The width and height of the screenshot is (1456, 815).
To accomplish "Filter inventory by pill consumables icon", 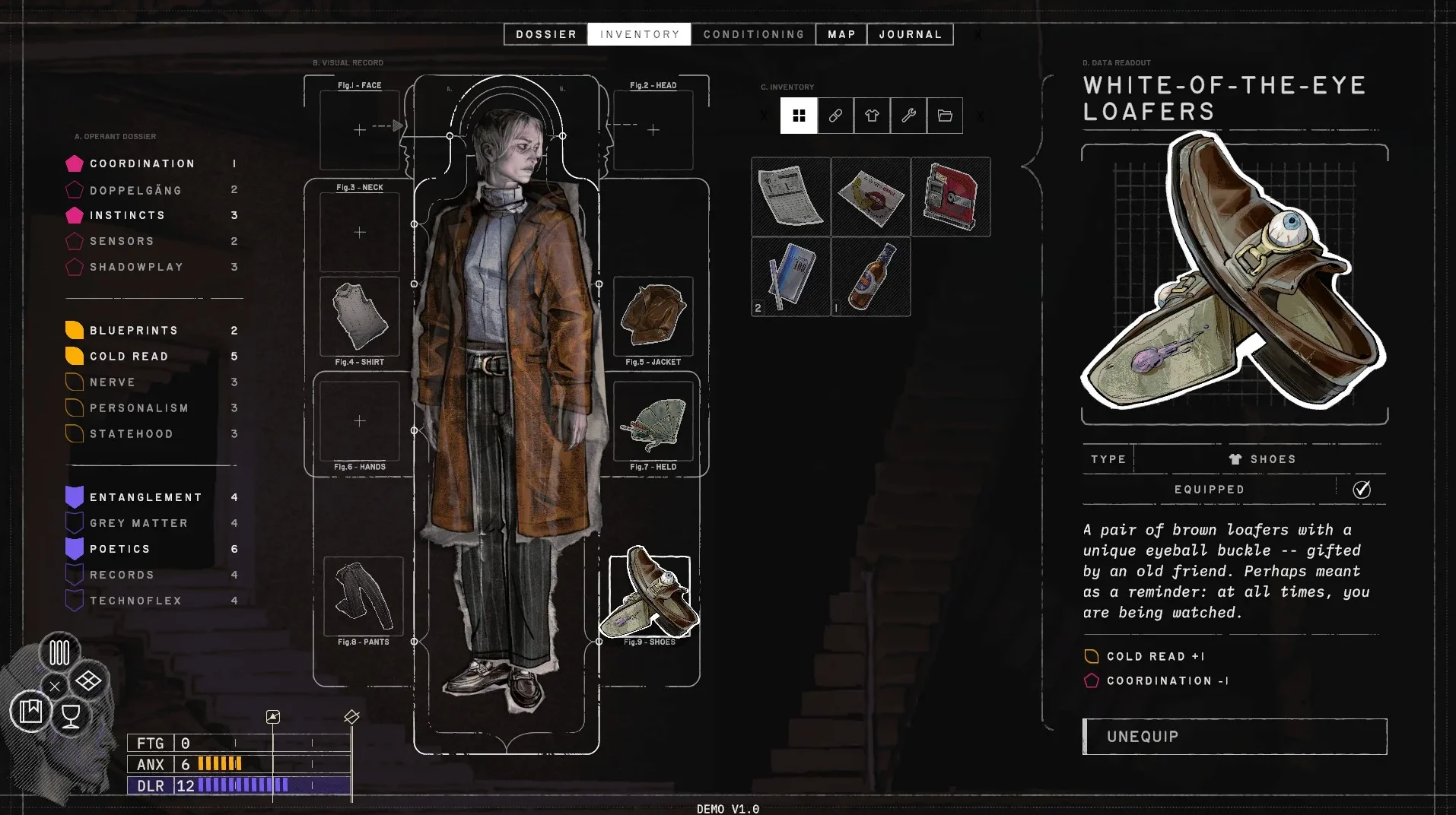I will pos(835,116).
